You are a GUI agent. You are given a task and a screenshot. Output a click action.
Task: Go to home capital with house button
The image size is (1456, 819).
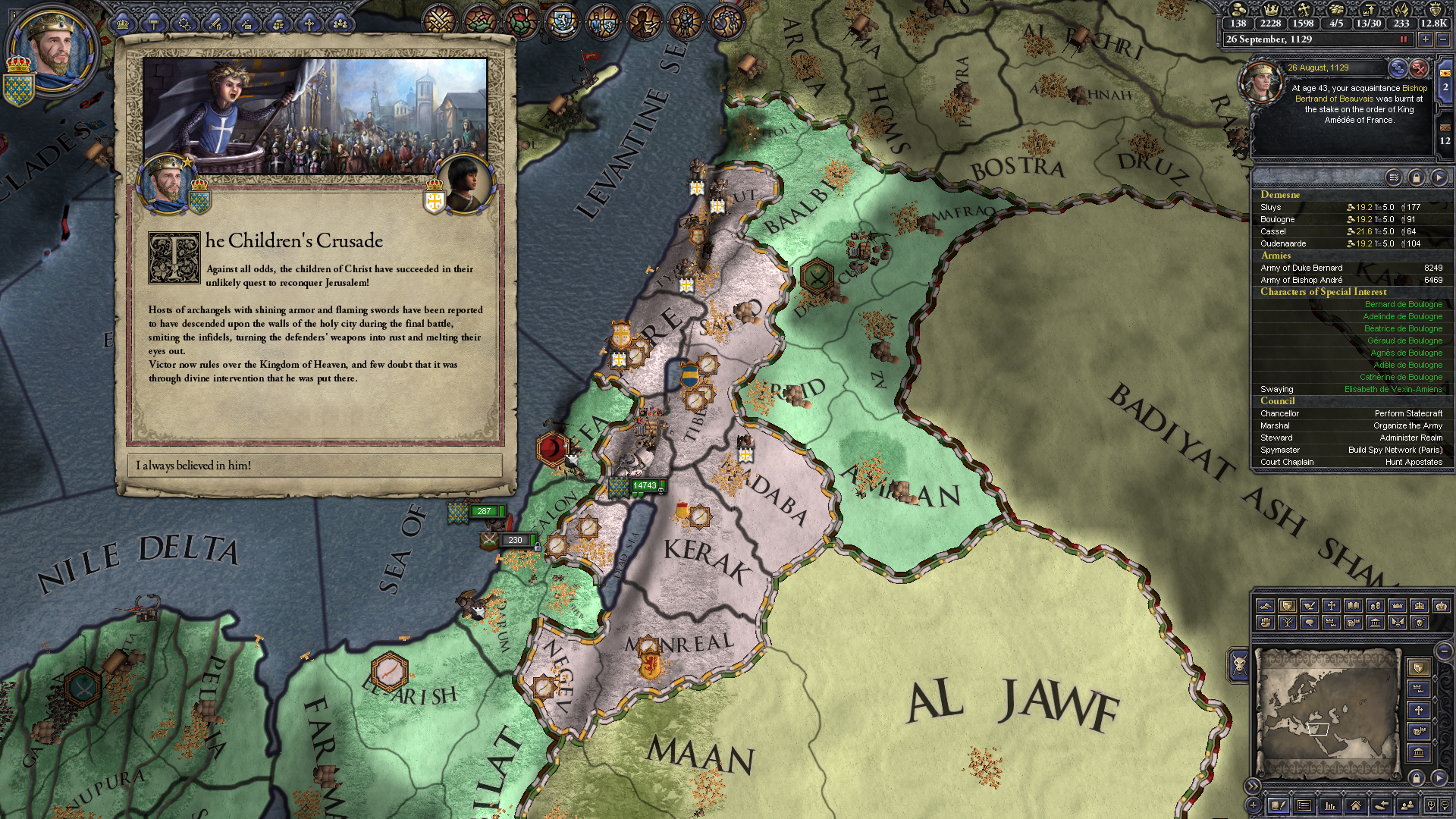click(1355, 805)
